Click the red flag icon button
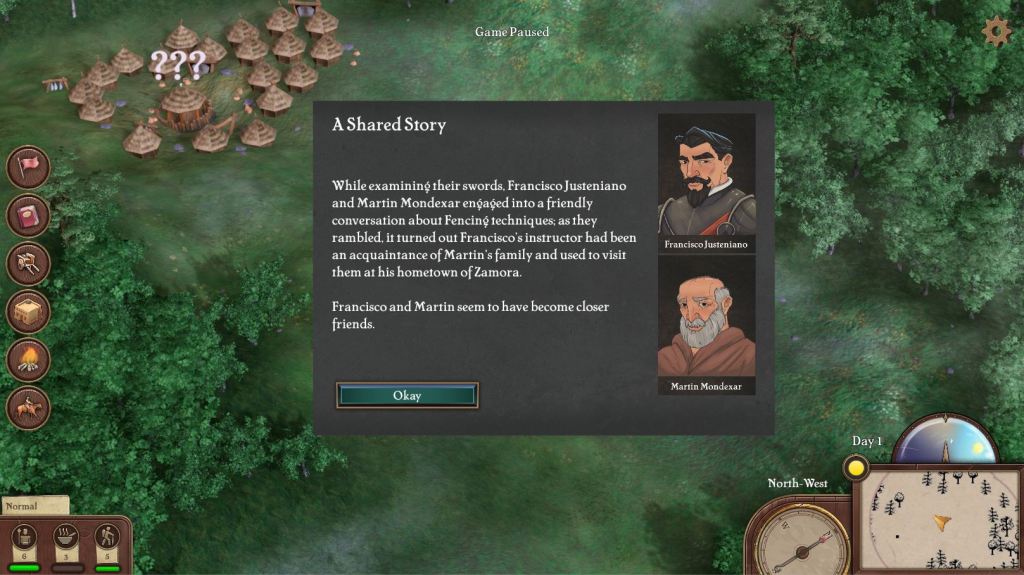This screenshot has height=575, width=1024. tap(29, 167)
